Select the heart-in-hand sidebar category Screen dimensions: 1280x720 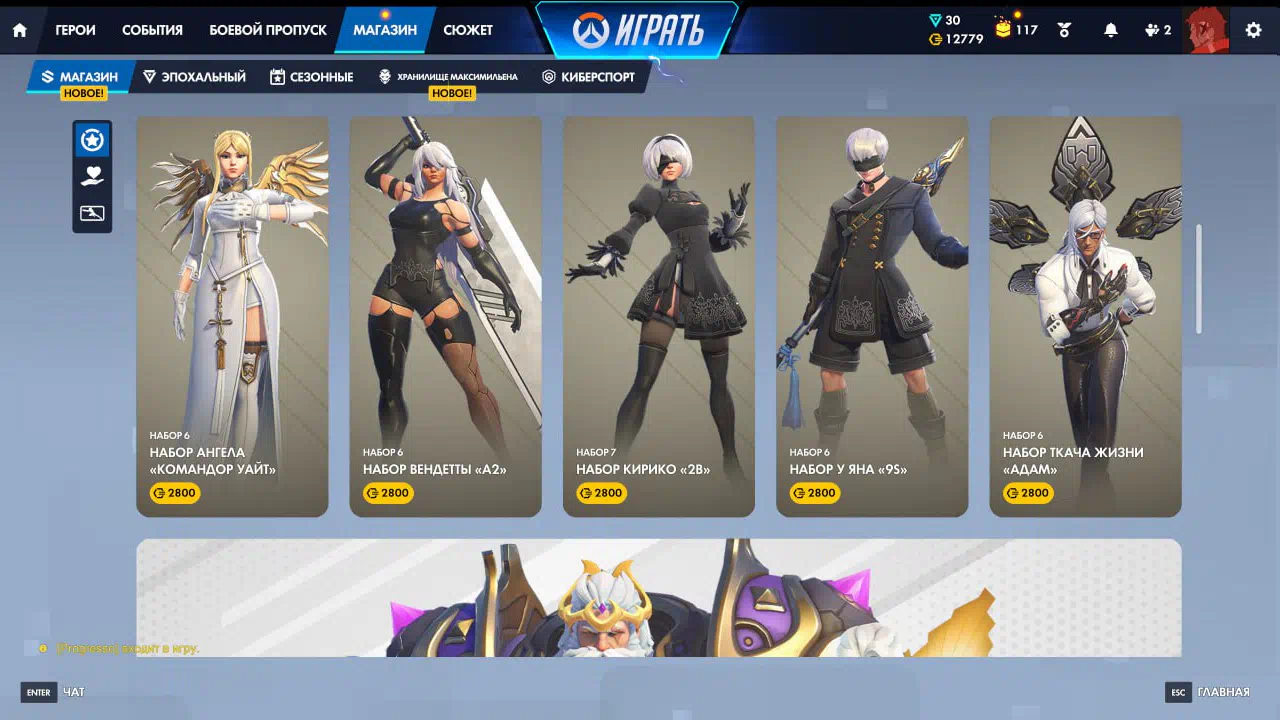(x=92, y=177)
